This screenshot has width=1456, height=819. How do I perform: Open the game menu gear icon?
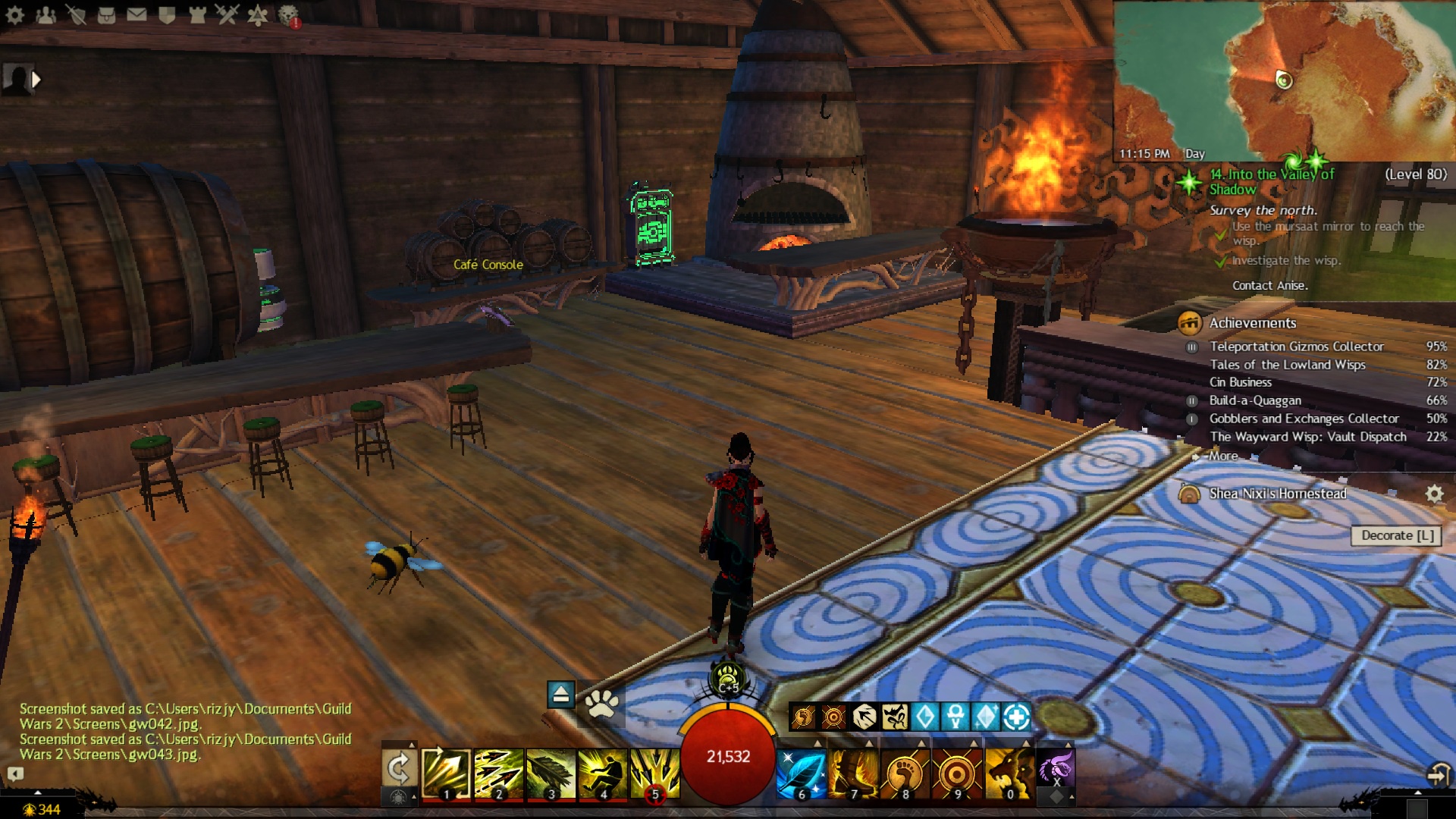[x=15, y=14]
